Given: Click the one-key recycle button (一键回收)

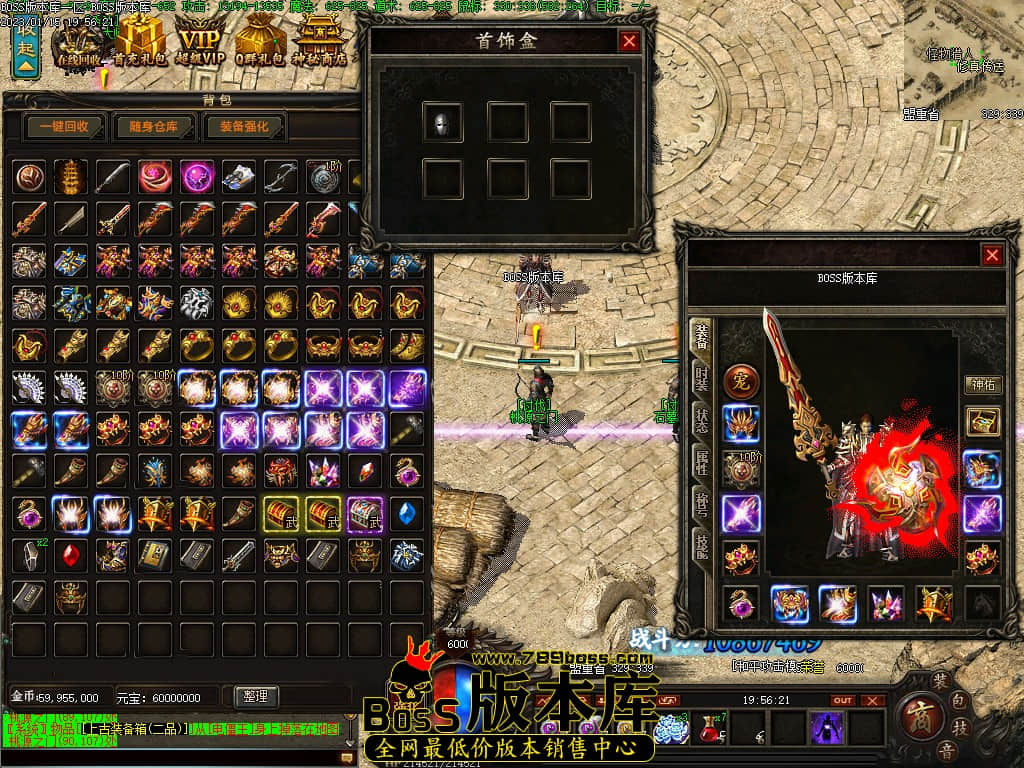Looking at the screenshot, I should [x=65, y=127].
